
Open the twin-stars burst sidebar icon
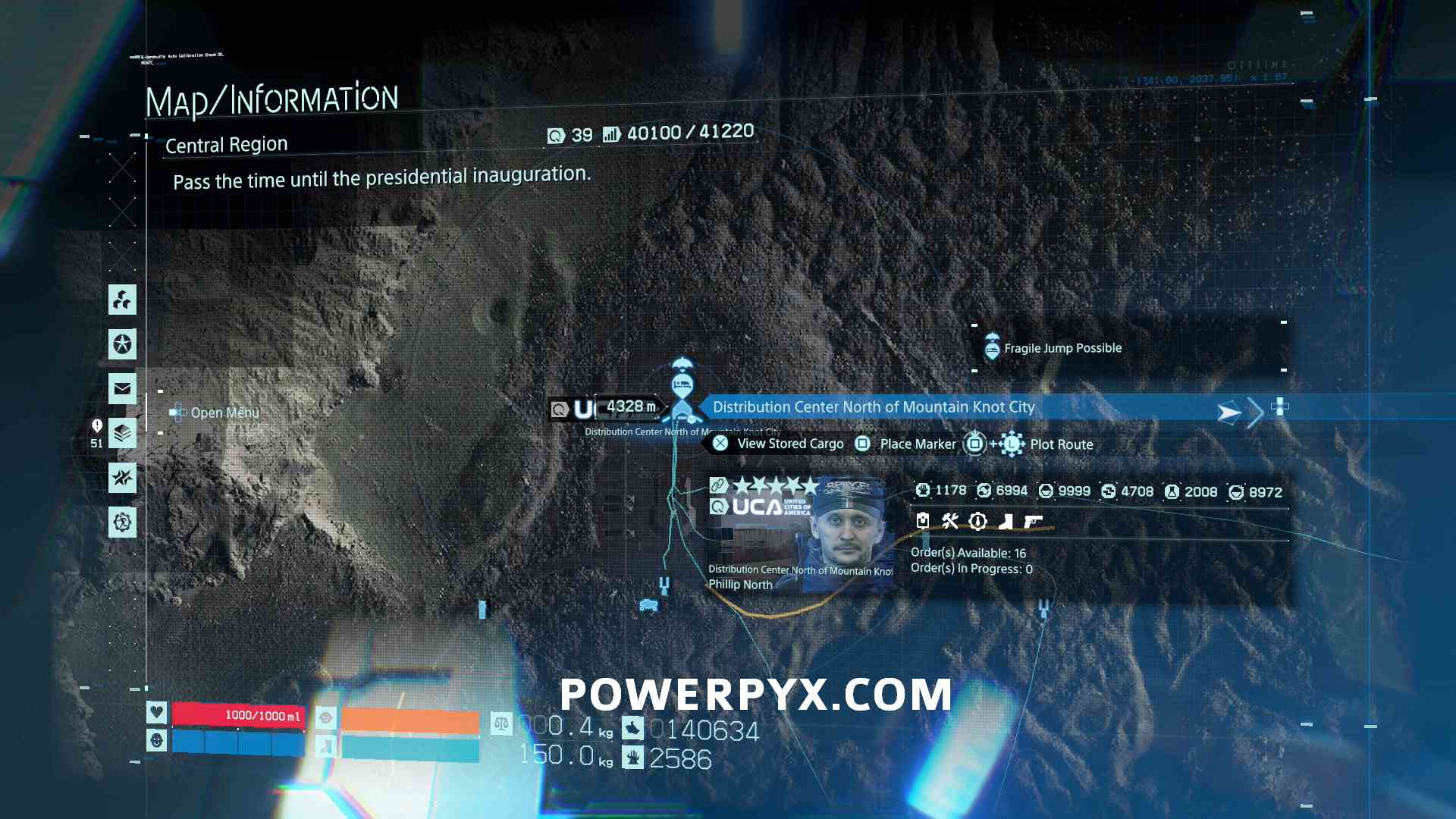click(x=122, y=478)
